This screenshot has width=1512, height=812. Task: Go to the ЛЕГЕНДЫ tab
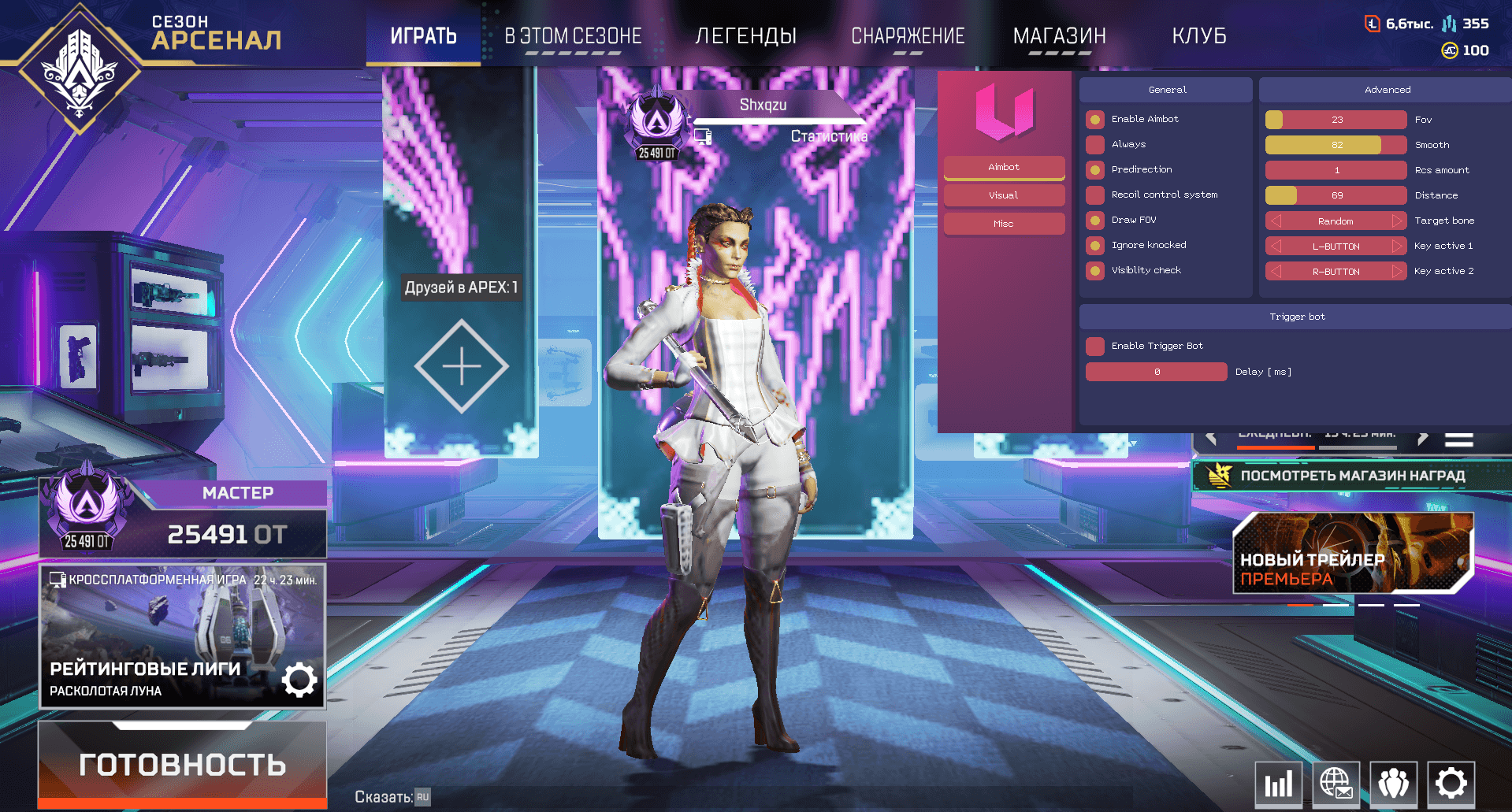745,36
